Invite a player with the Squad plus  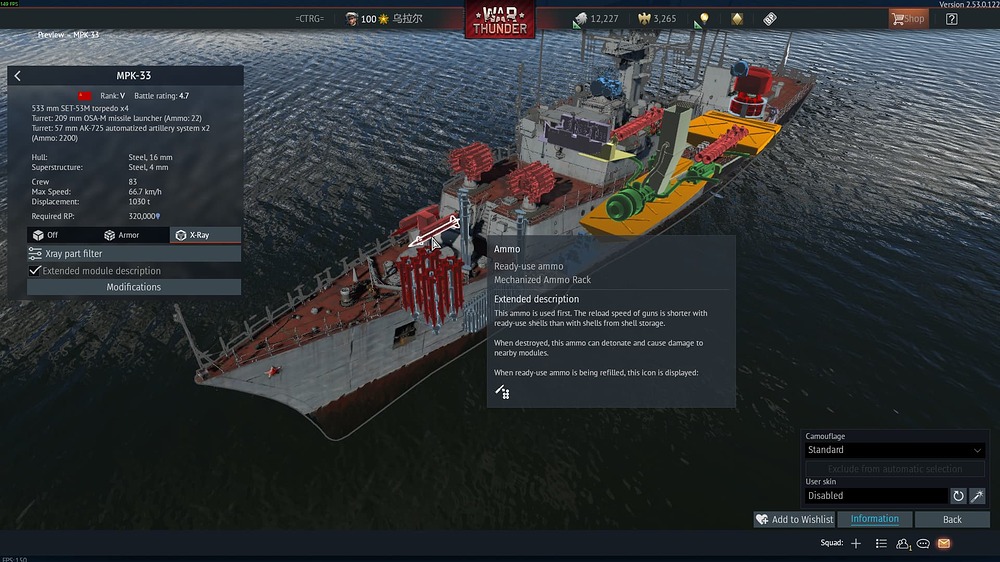(x=856, y=544)
